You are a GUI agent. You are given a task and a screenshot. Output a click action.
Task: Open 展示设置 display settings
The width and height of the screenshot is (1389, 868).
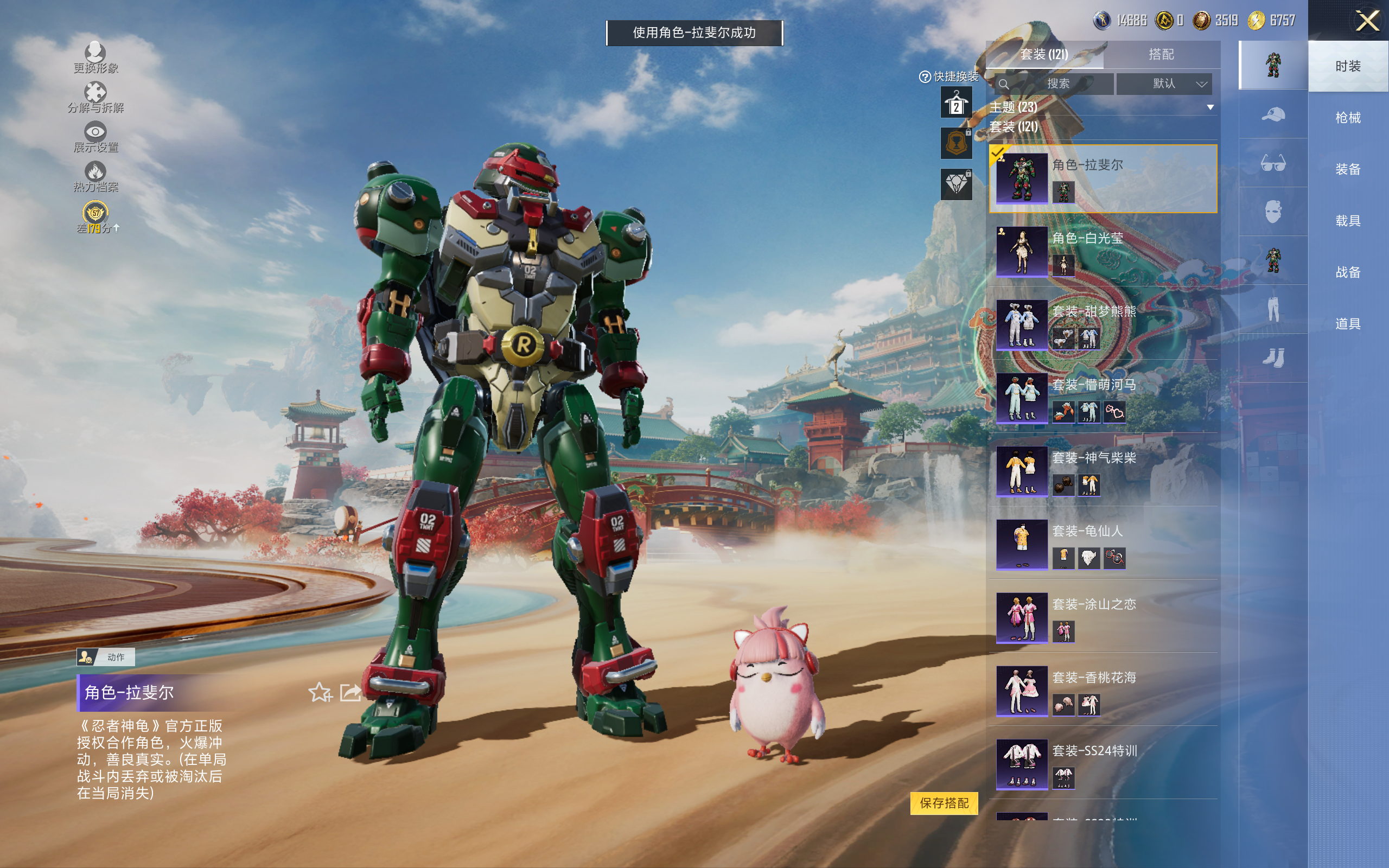click(95, 137)
